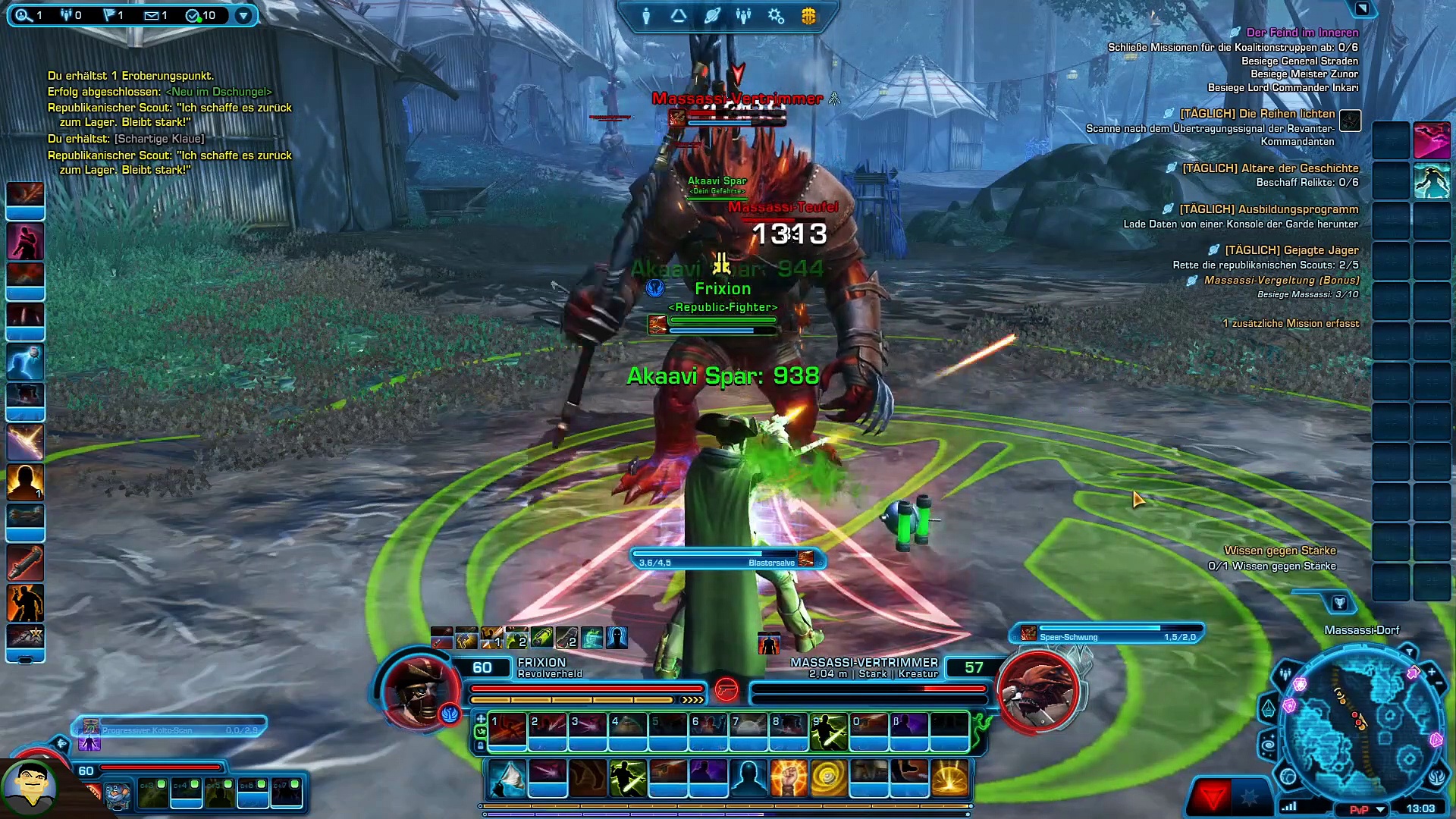The height and width of the screenshot is (819, 1456).
Task: Open the settings gear in top menu
Action: (776, 16)
